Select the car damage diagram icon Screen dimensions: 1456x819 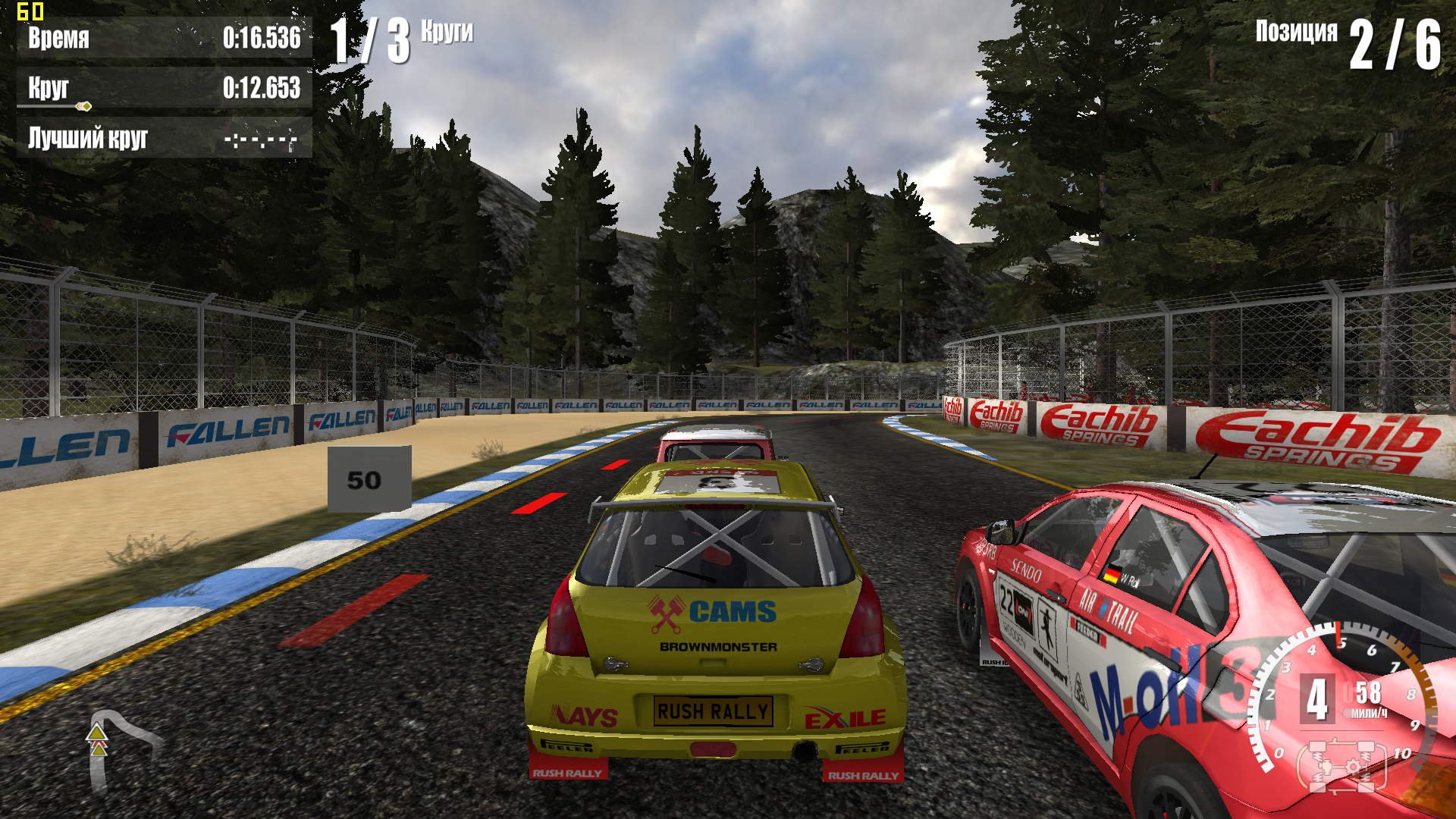tap(1345, 766)
